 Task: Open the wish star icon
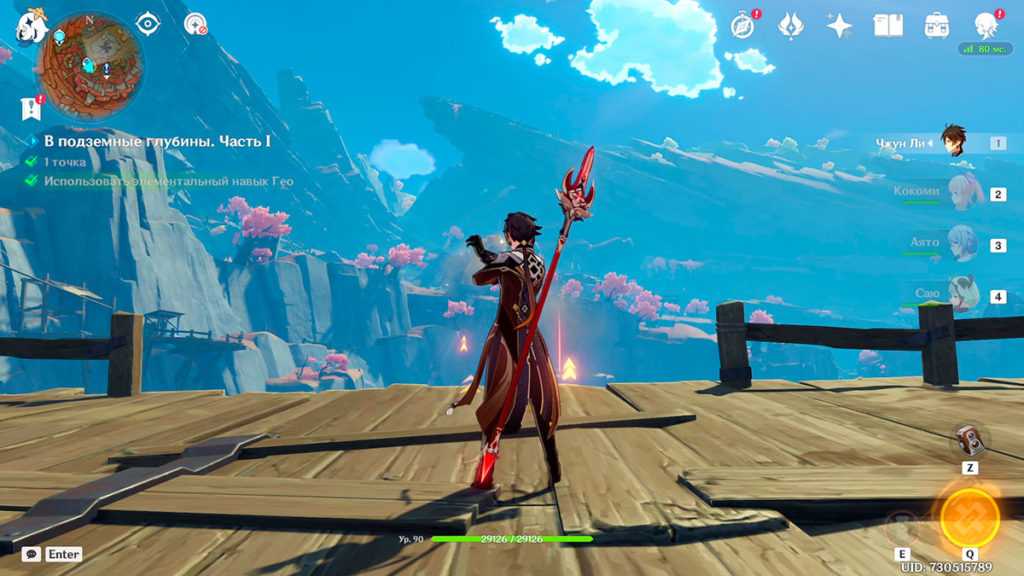click(x=839, y=25)
